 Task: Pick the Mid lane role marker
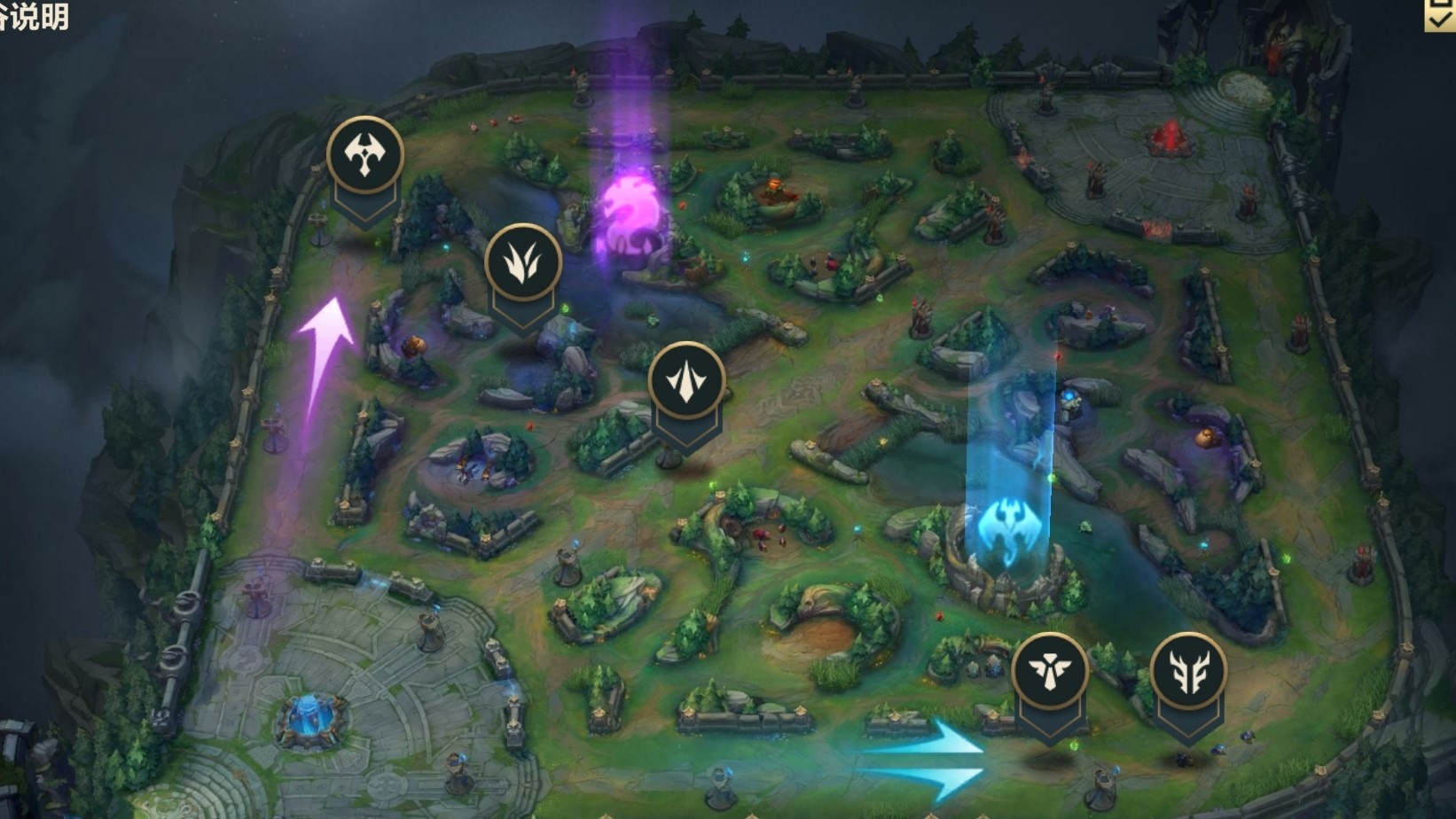pyautogui.click(x=686, y=381)
